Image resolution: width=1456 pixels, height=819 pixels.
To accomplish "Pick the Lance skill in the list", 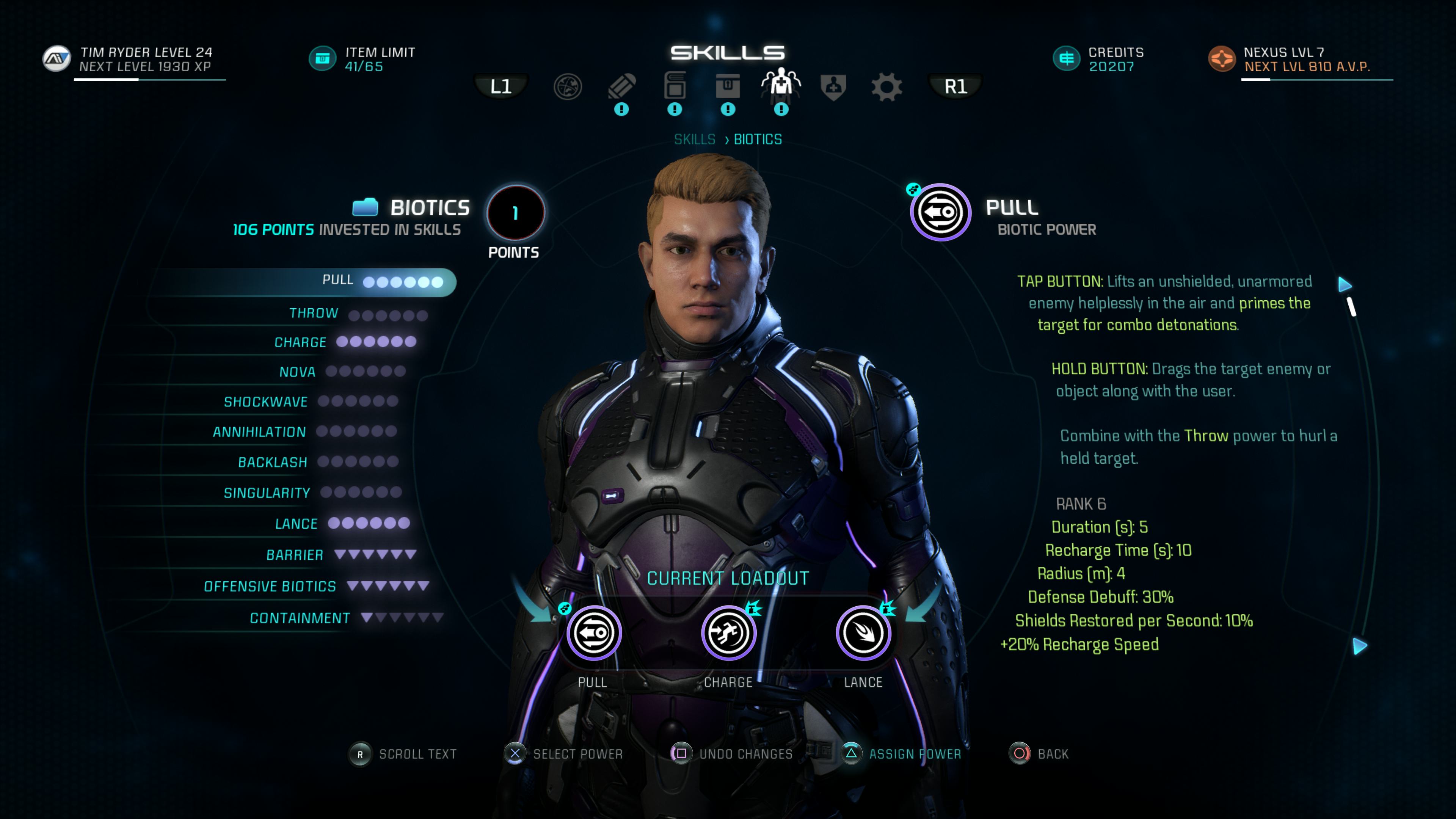I will coord(296,524).
